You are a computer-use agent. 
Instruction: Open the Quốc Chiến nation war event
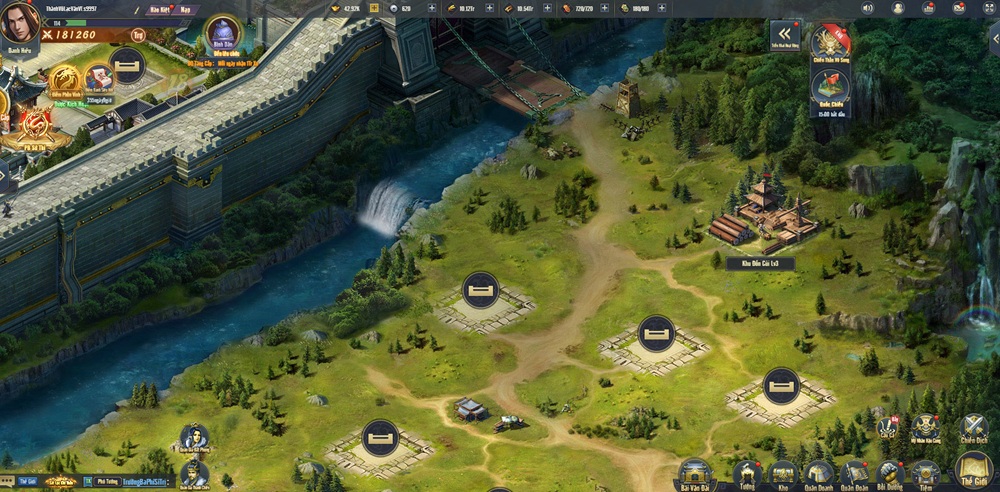(830, 86)
